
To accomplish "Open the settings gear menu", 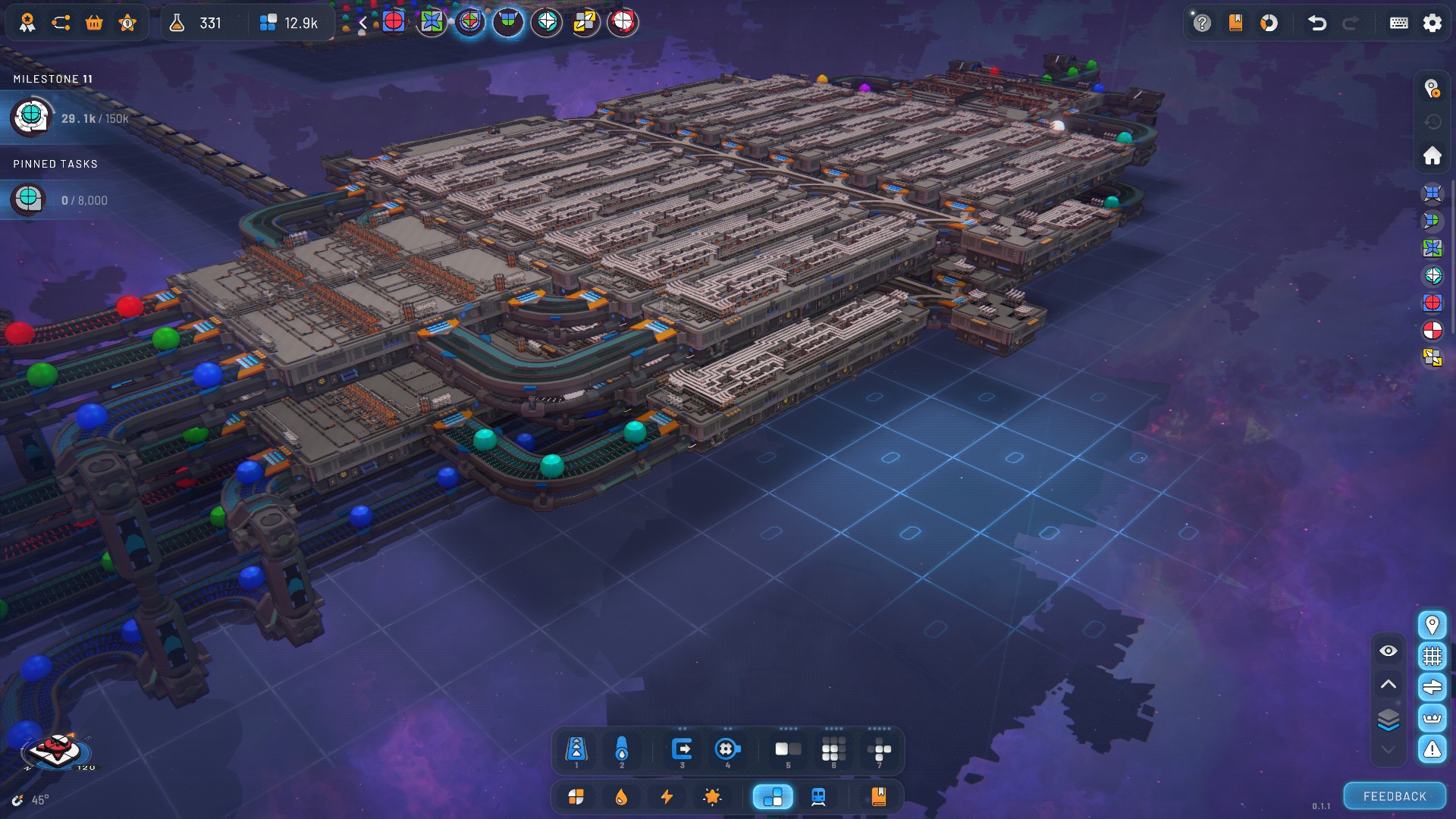I will [1432, 23].
